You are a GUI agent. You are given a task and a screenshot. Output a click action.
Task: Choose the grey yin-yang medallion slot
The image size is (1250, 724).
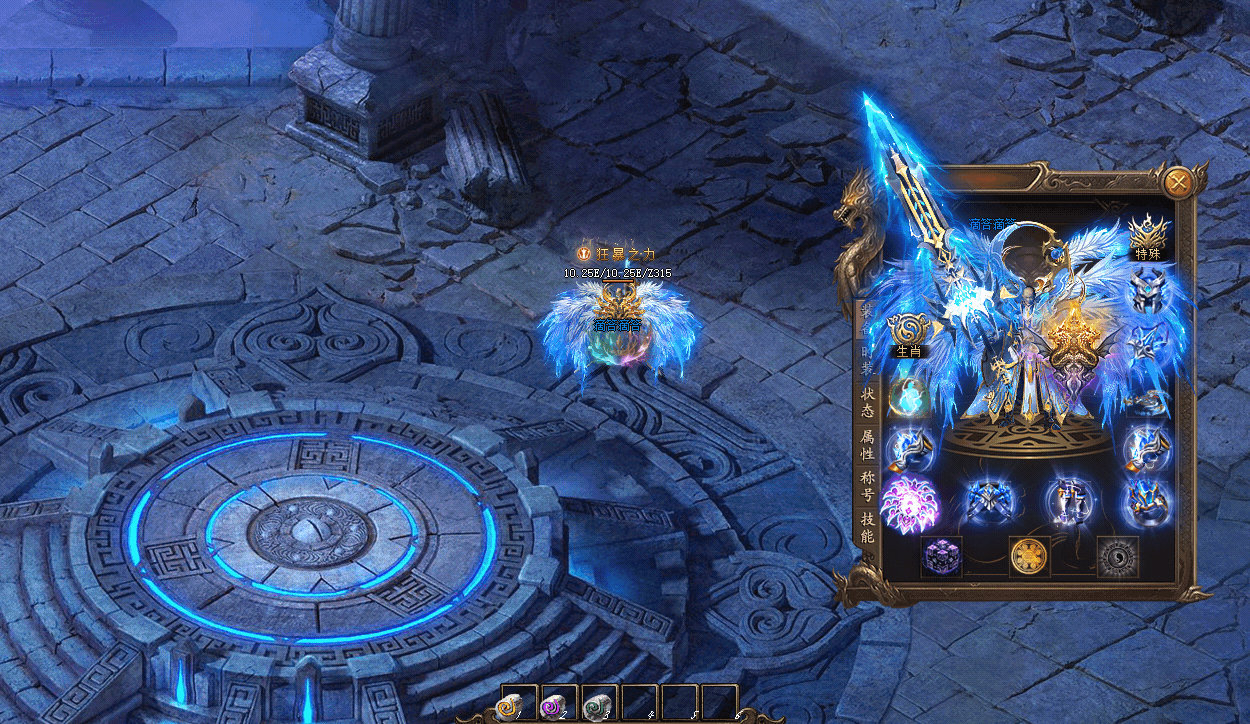(x=1117, y=556)
